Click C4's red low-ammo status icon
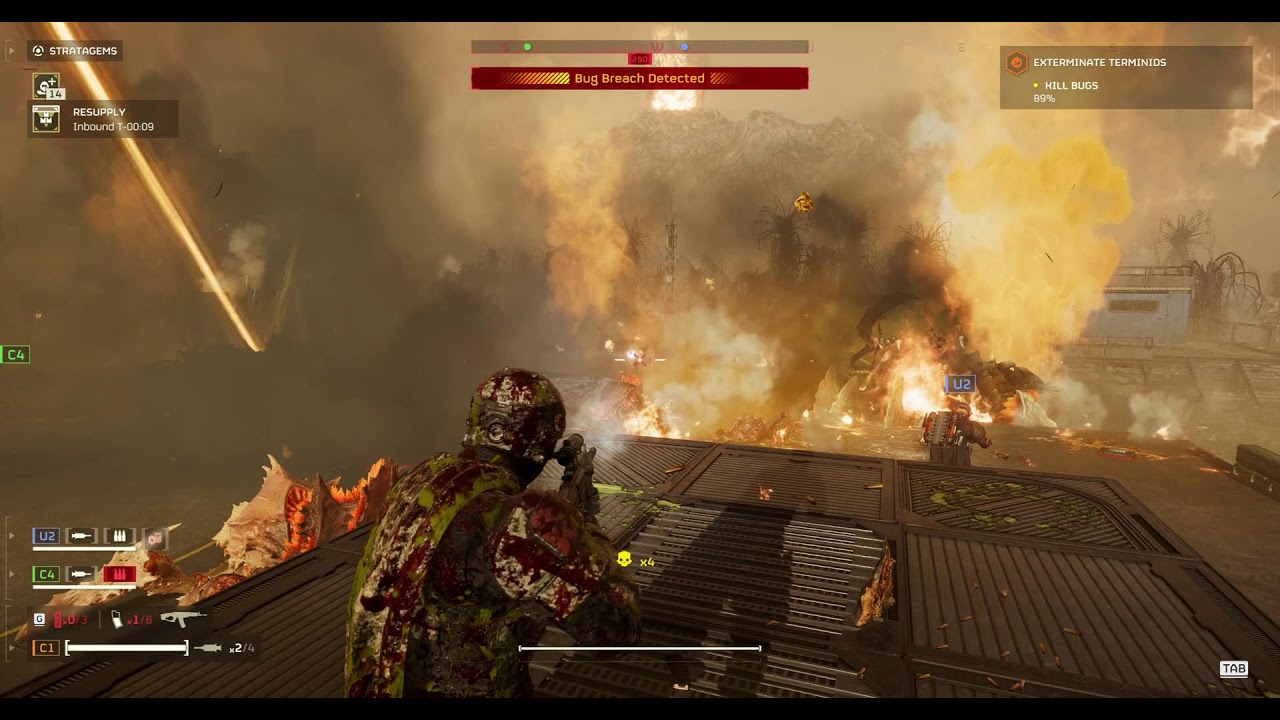The image size is (1280, 720). pyautogui.click(x=119, y=574)
